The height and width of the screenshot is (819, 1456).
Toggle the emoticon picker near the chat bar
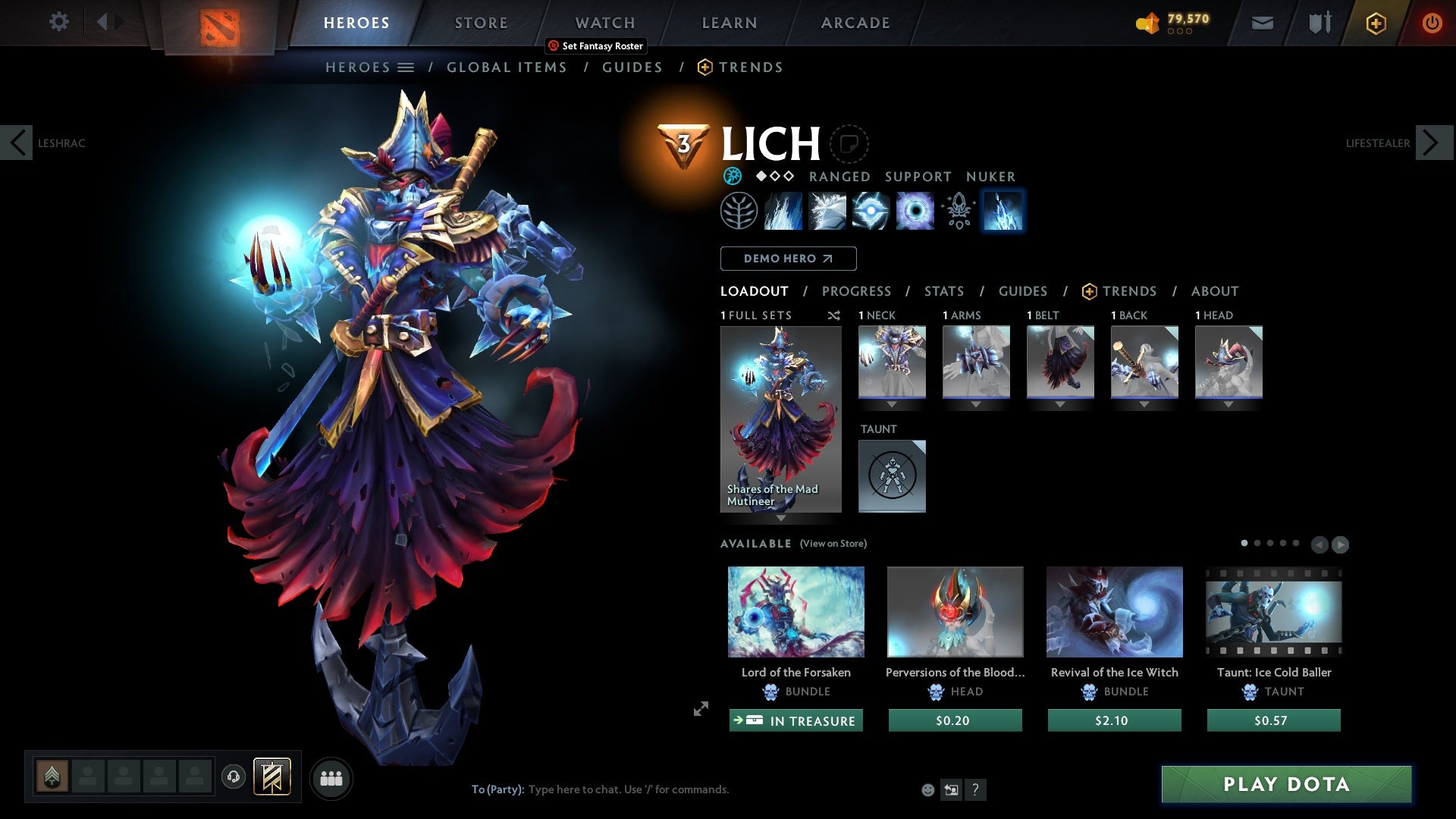click(x=928, y=789)
